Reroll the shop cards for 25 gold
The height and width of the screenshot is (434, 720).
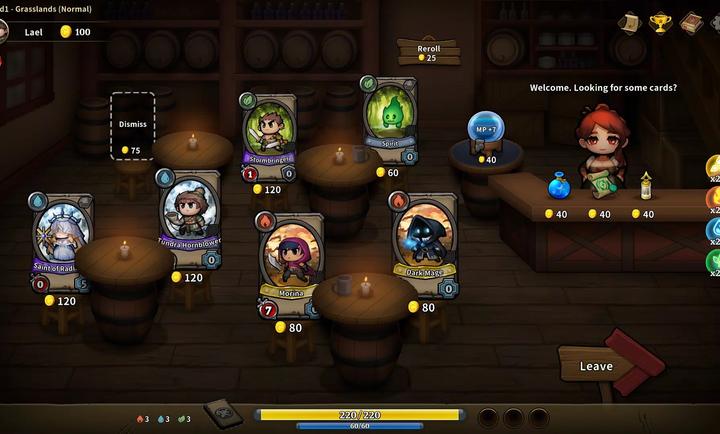point(427,52)
